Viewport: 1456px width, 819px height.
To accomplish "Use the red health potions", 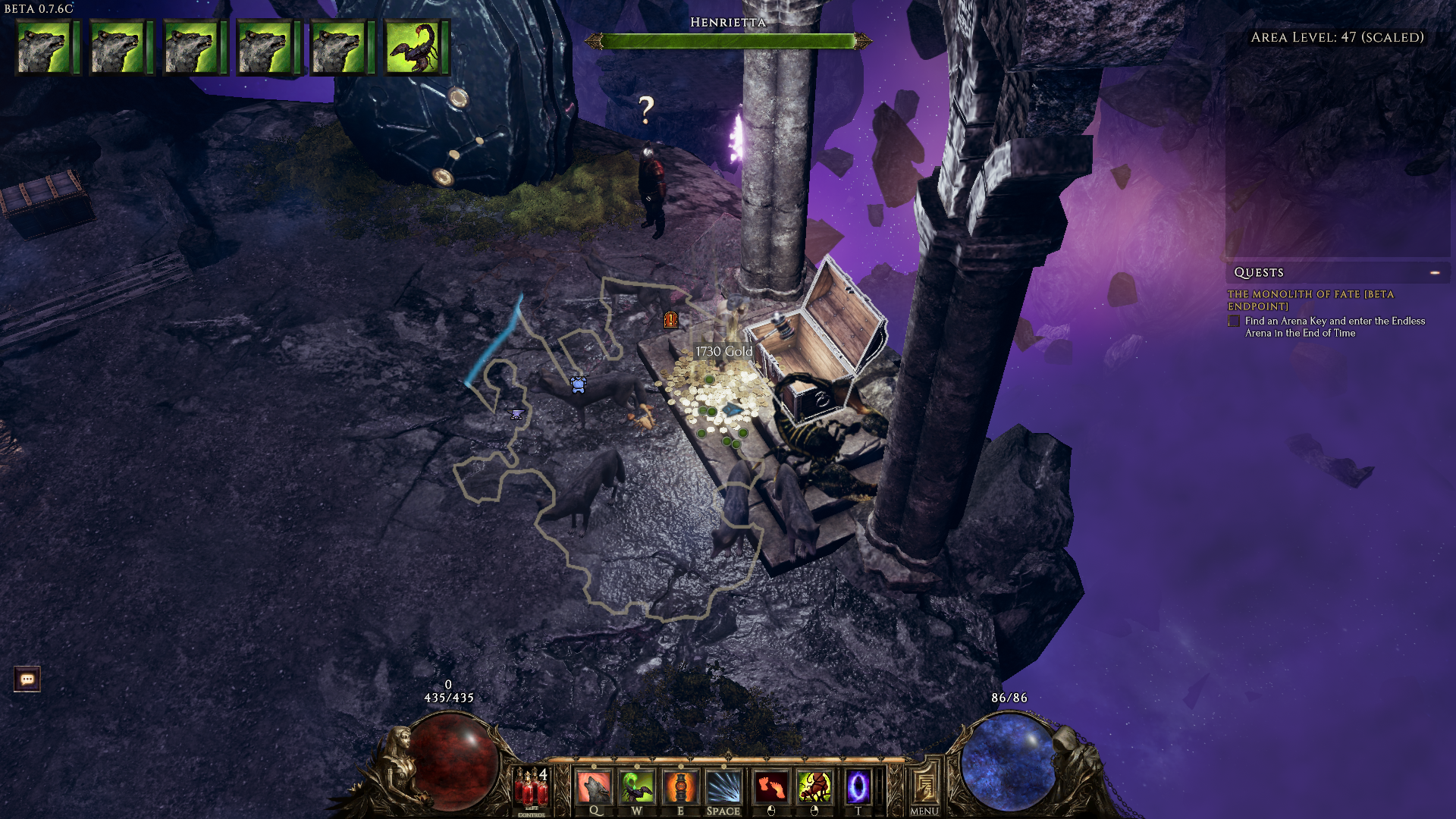I will click(x=532, y=789).
